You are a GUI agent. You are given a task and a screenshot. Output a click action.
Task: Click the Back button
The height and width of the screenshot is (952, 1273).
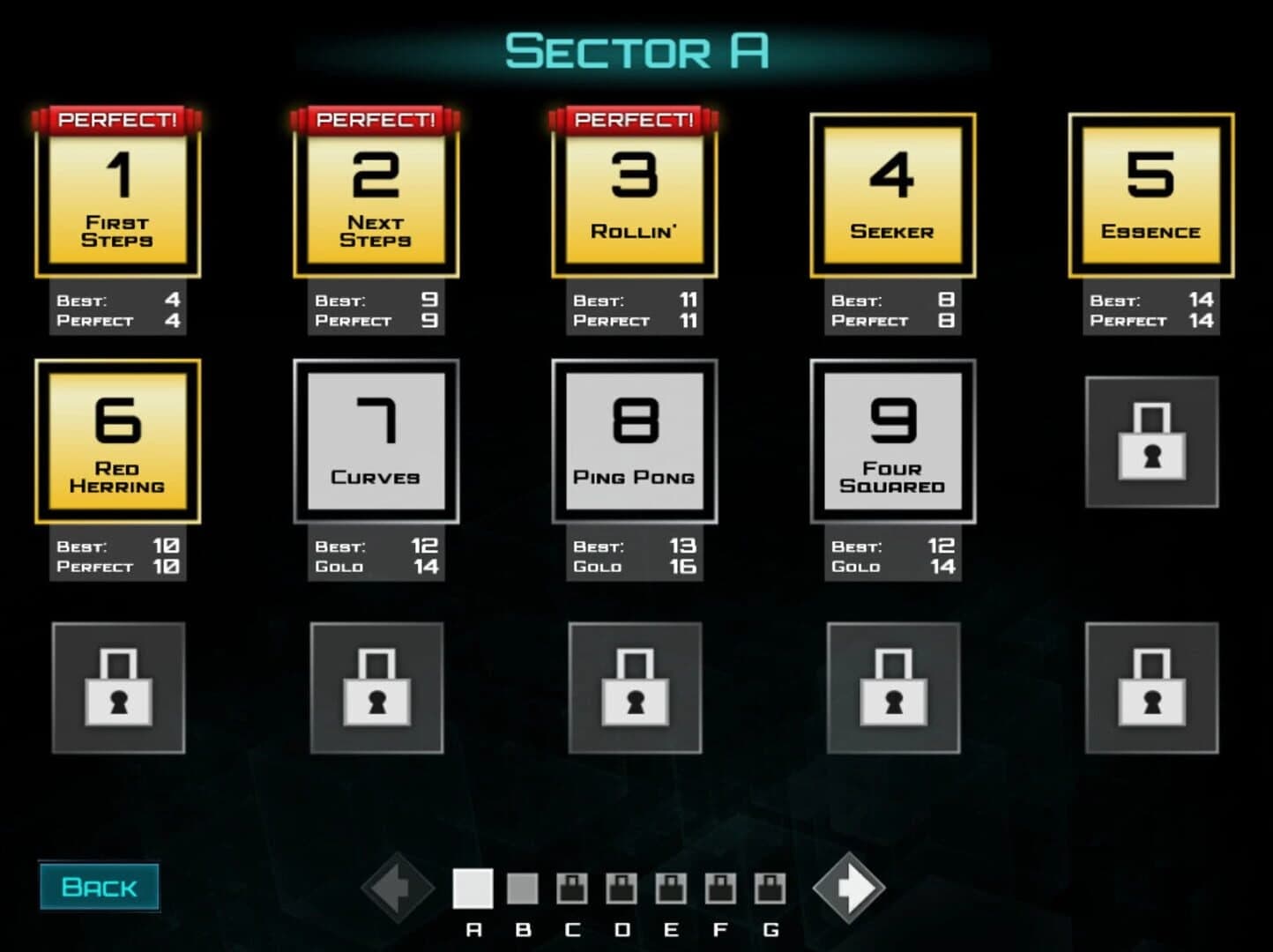pos(100,887)
